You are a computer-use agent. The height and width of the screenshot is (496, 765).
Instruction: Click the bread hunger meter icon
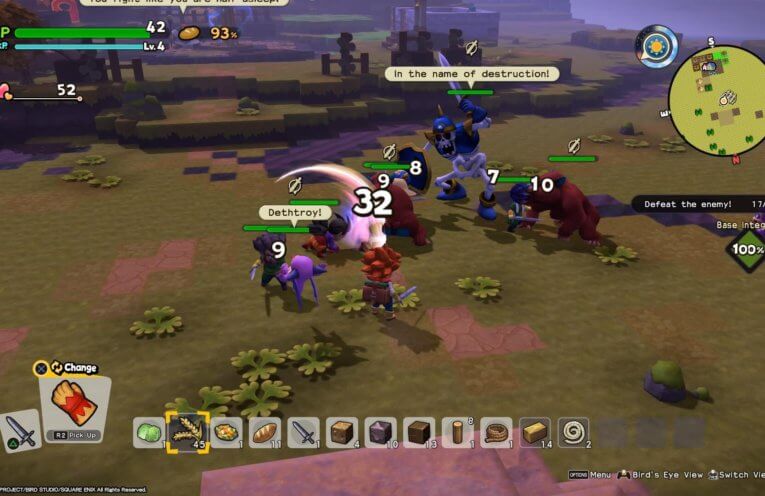pos(189,33)
